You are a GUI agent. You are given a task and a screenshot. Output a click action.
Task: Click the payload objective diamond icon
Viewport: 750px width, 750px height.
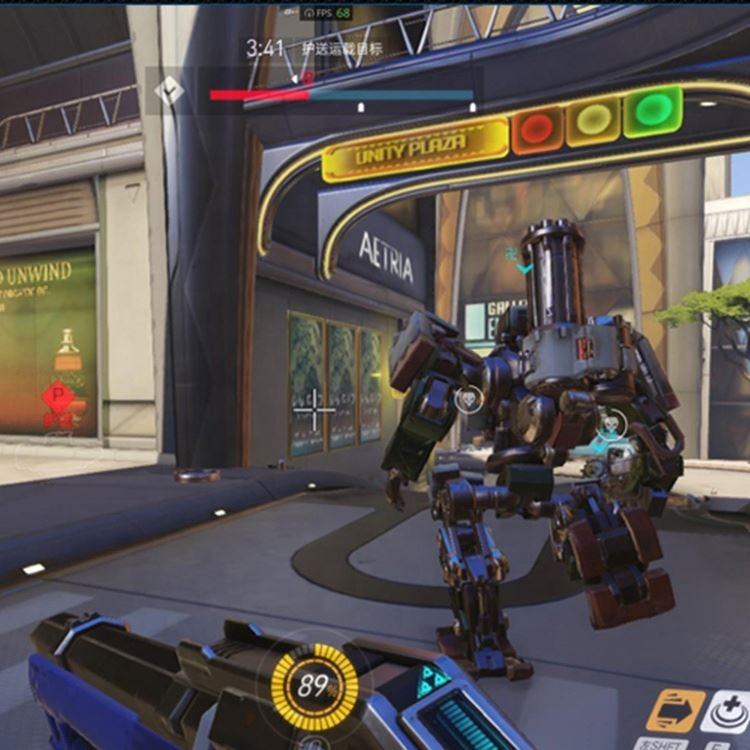[169, 93]
